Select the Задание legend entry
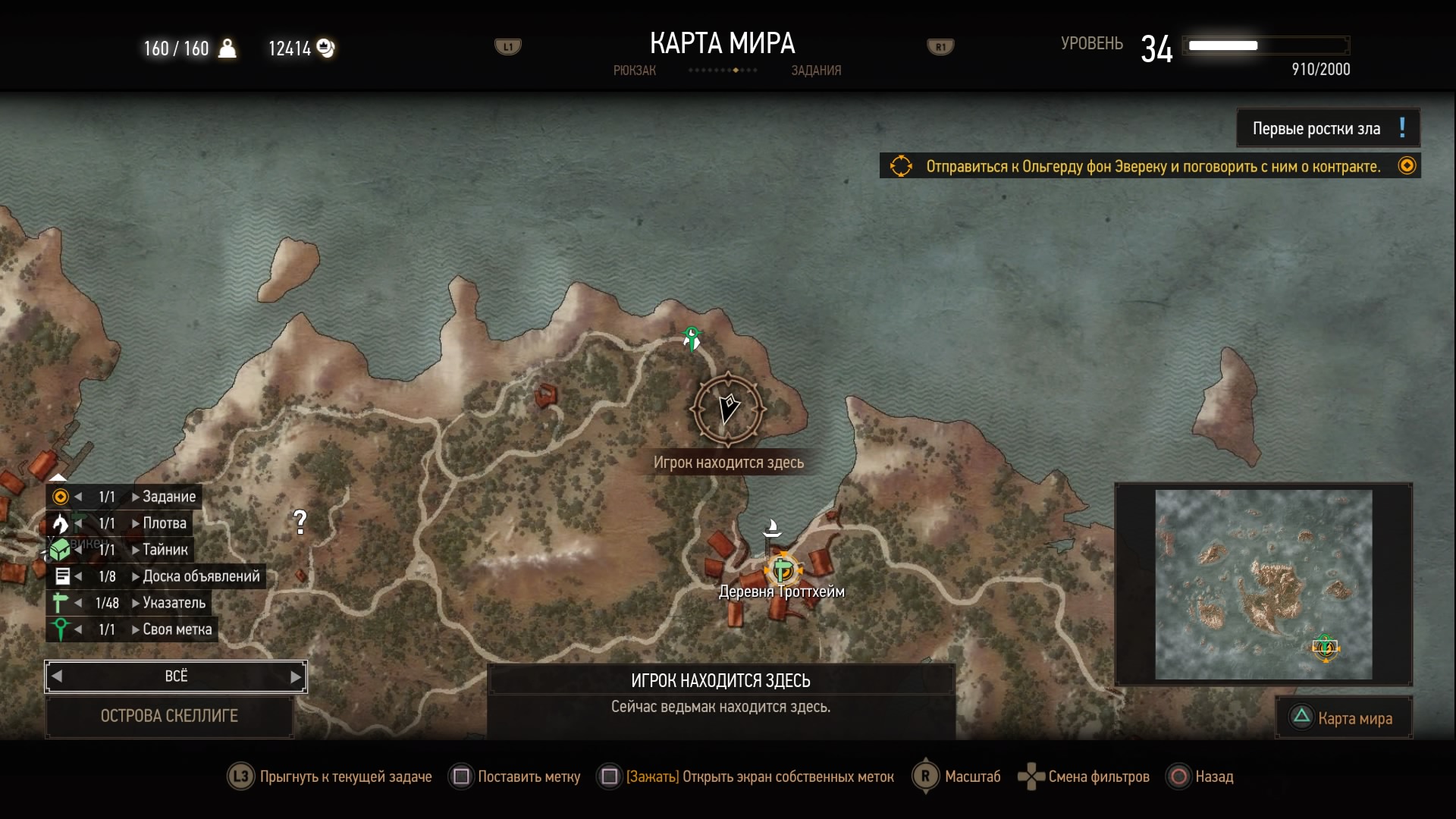1456x819 pixels. [x=168, y=497]
